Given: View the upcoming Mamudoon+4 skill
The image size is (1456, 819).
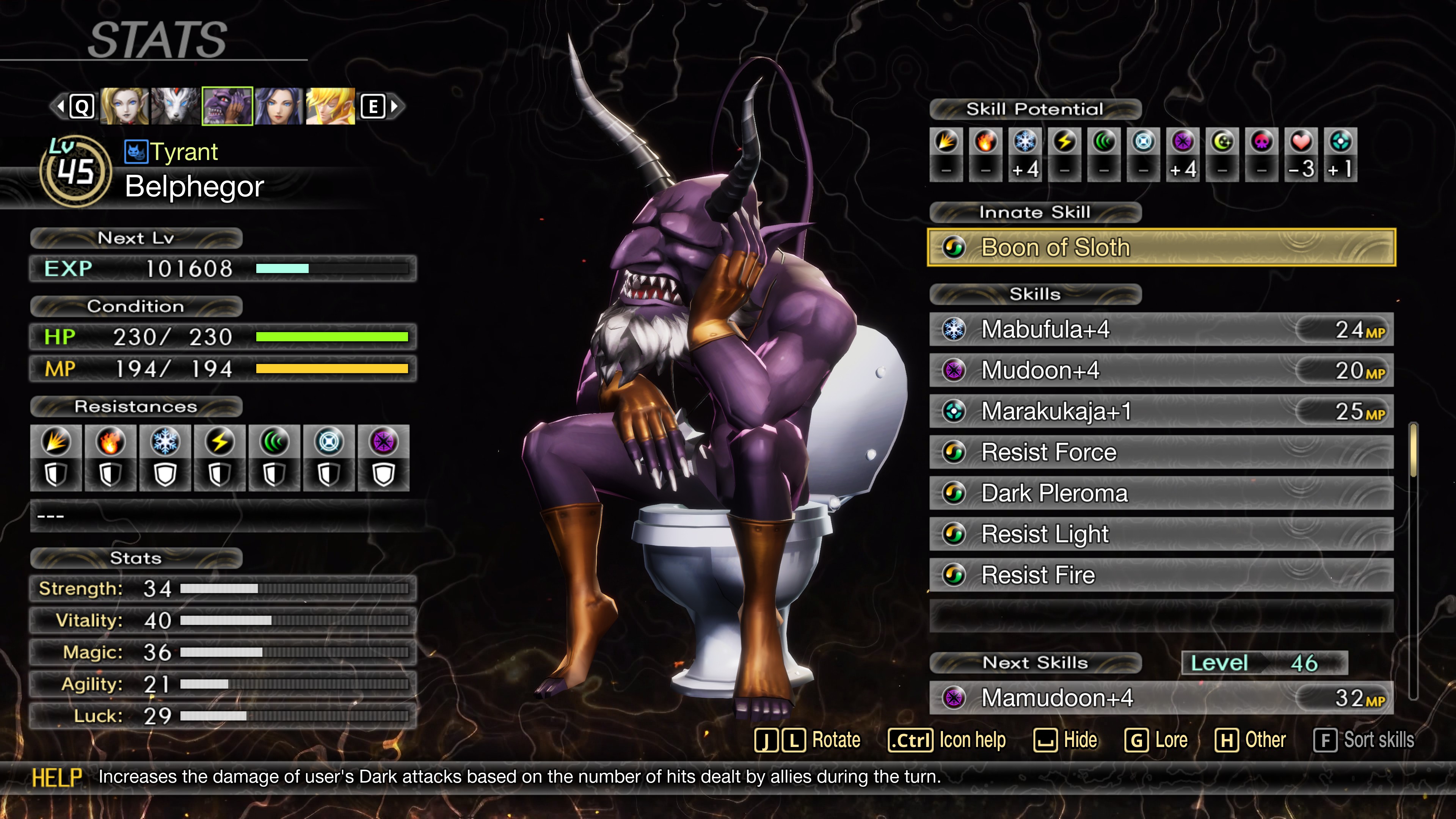Looking at the screenshot, I should coord(1161,698).
